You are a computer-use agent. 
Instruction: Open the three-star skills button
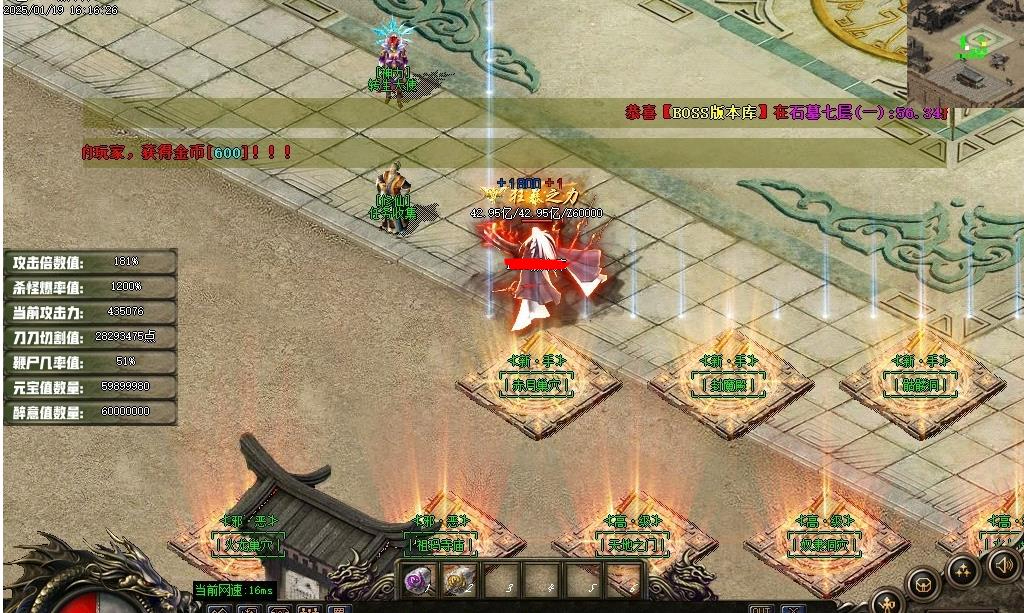963,572
